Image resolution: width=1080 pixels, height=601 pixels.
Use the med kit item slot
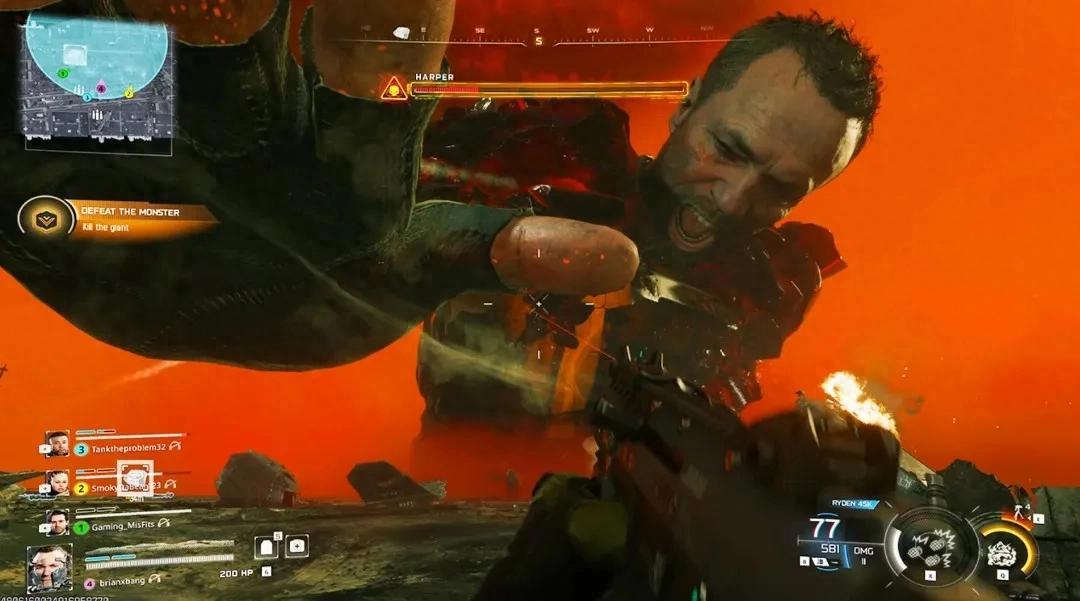point(297,546)
